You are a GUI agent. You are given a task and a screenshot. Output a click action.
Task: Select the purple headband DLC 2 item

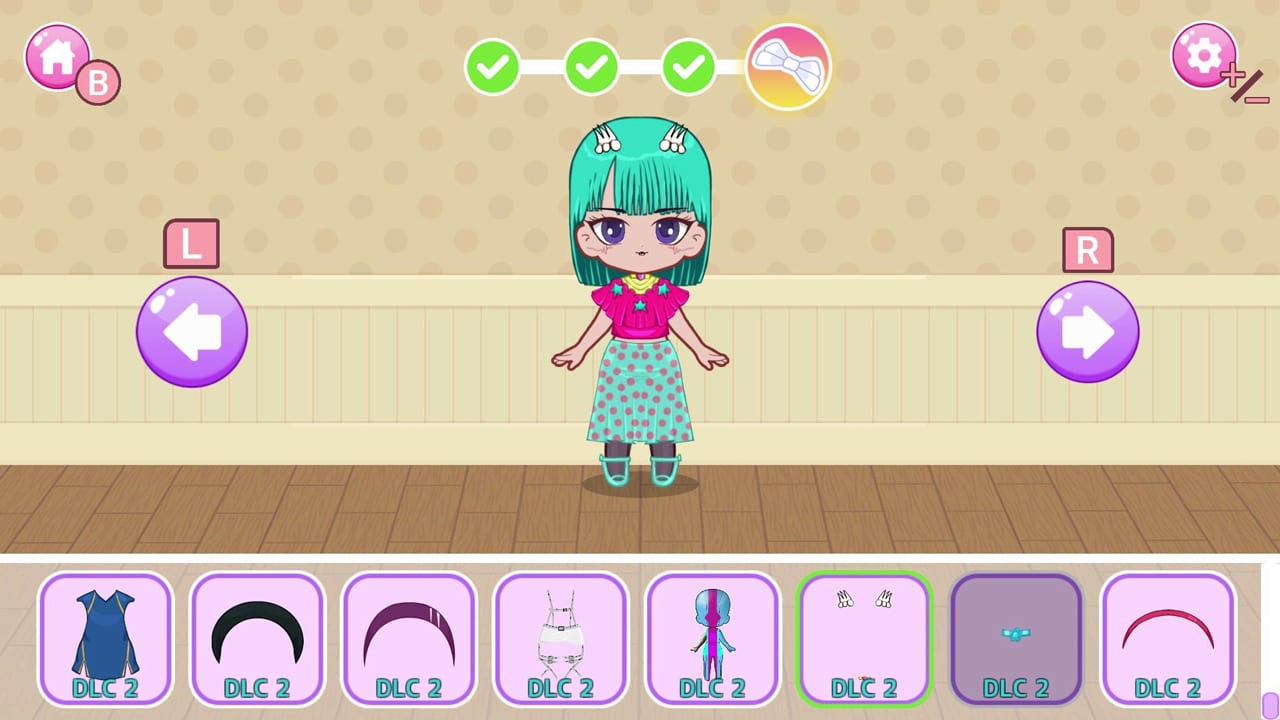pos(408,637)
